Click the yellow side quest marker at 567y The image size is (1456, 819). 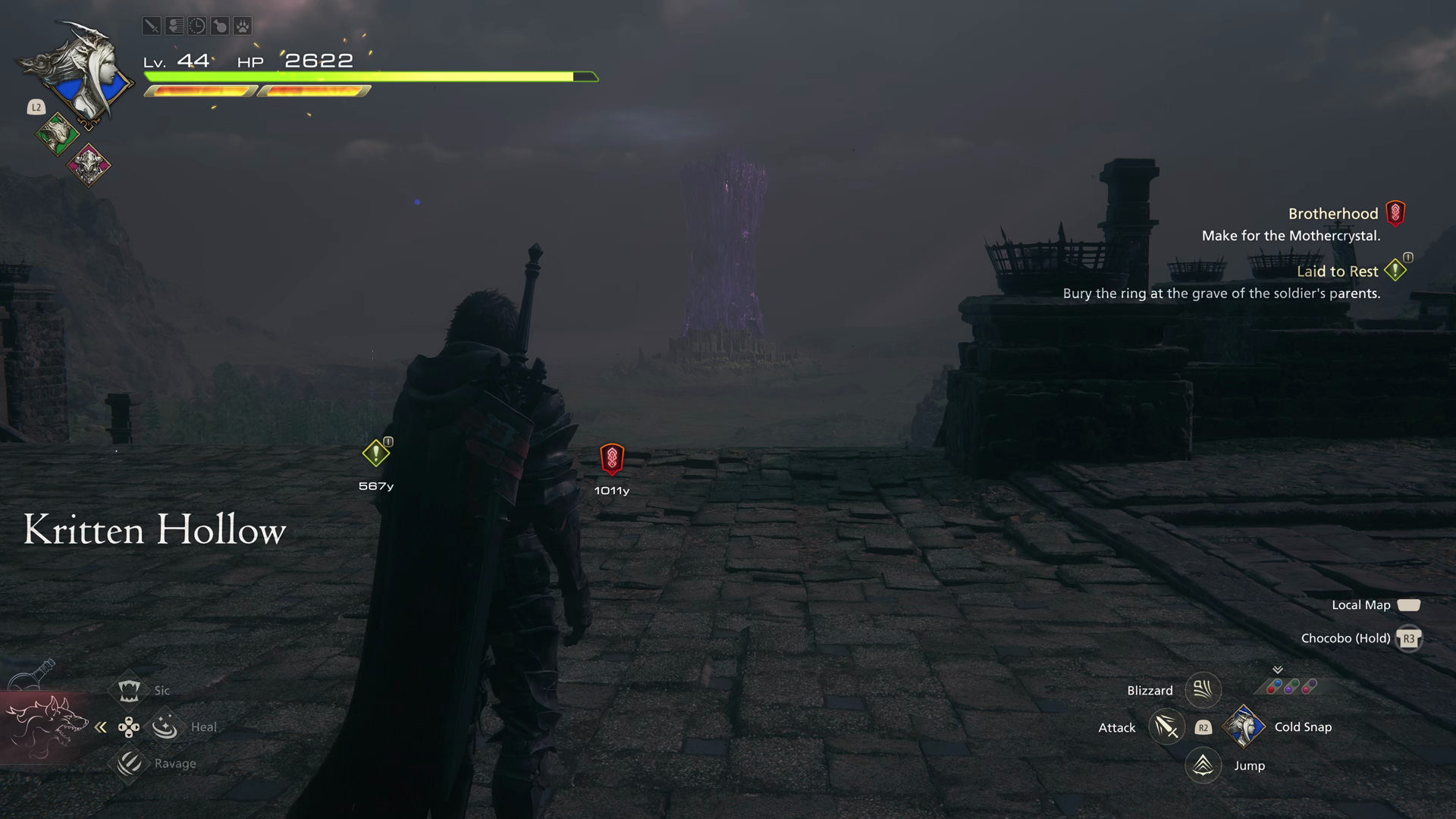point(375,453)
